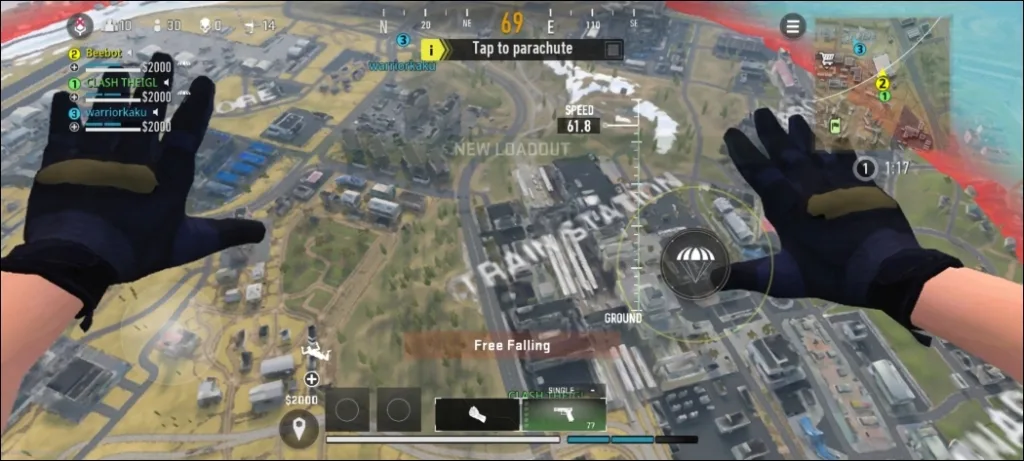Tap the map ping marker button

point(299,429)
